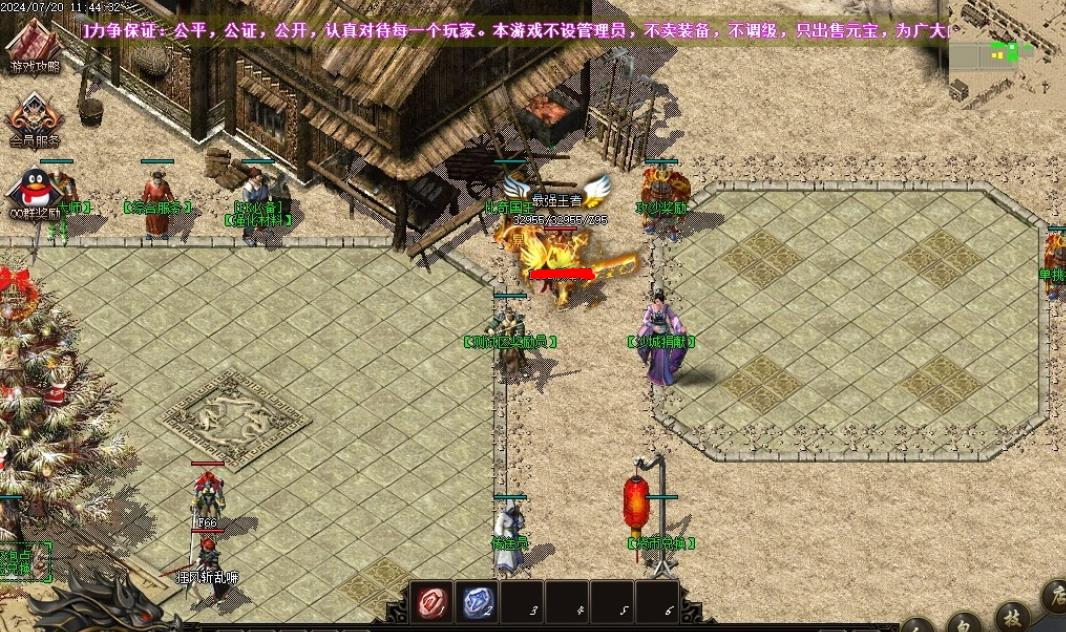Image resolution: width=1066 pixels, height=632 pixels.
Task: Open the 店 shop round button
Action: pyautogui.click(x=1055, y=597)
